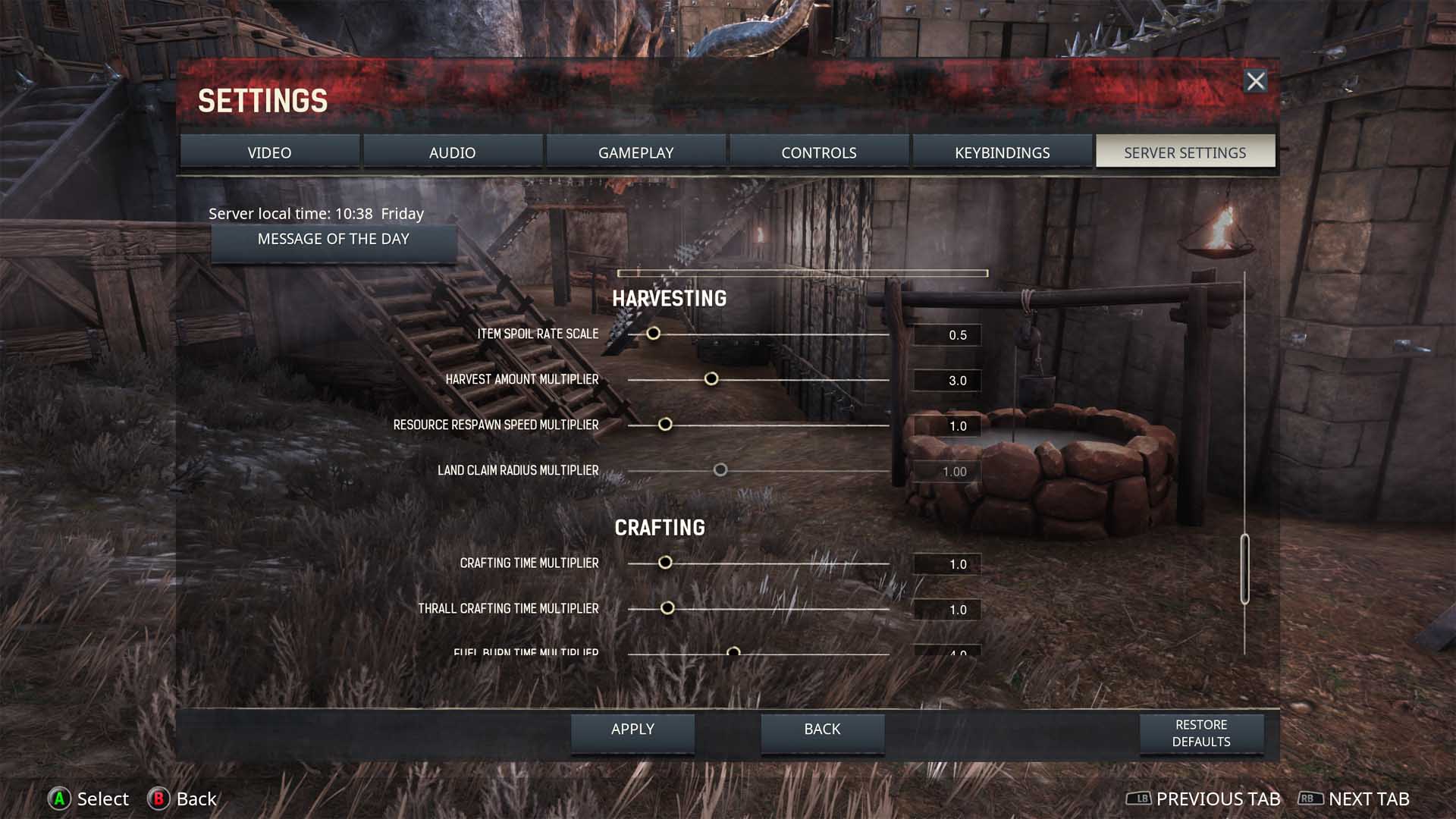Select the Server Settings tab
1456x819 pixels.
tap(1185, 152)
